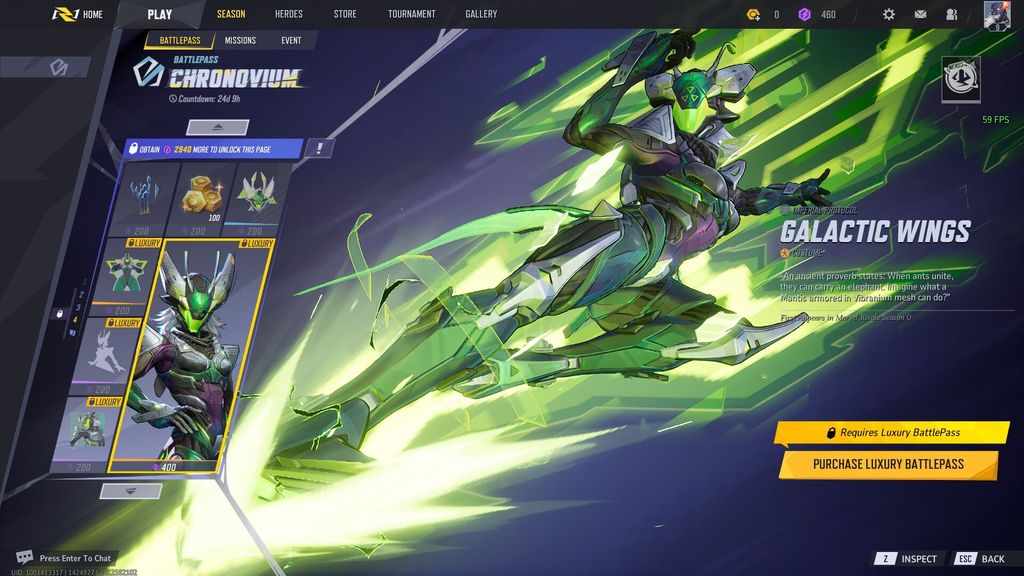Click the exclamation info button
The image size is (1024, 576).
coord(319,148)
